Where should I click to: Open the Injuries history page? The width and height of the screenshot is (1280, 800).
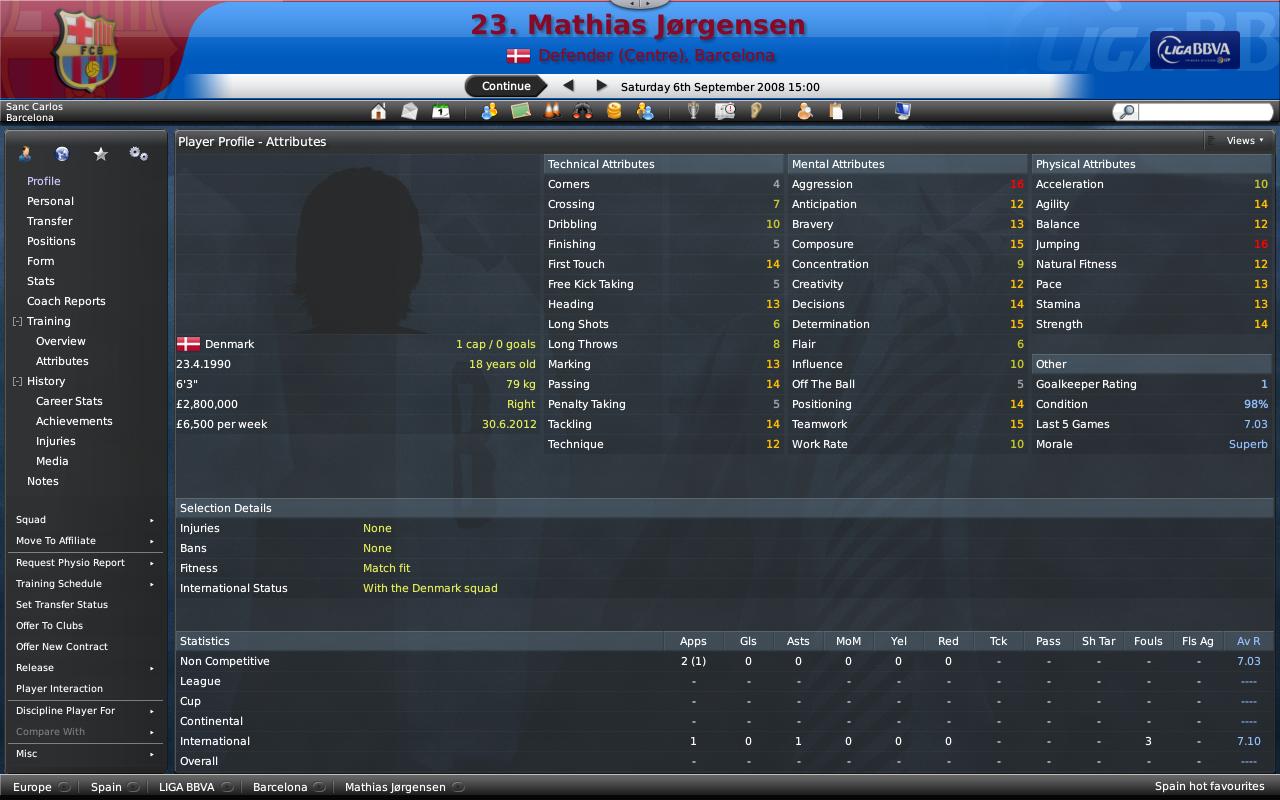coord(56,441)
